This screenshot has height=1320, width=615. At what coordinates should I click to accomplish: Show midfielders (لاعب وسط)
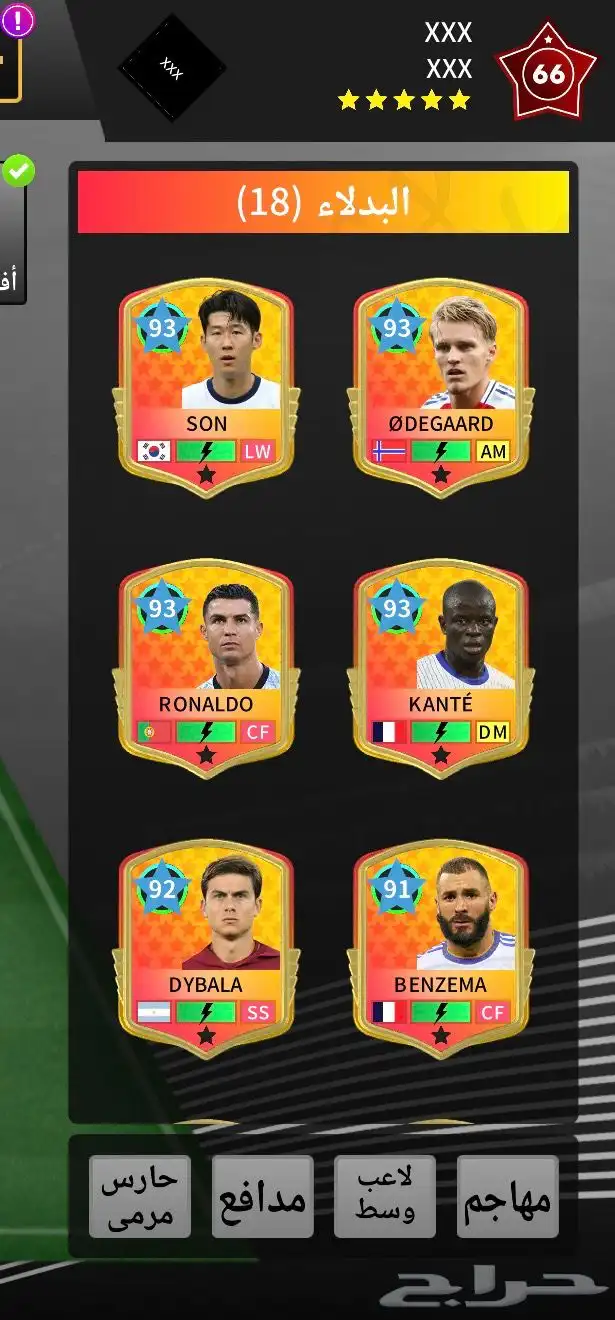point(385,1197)
